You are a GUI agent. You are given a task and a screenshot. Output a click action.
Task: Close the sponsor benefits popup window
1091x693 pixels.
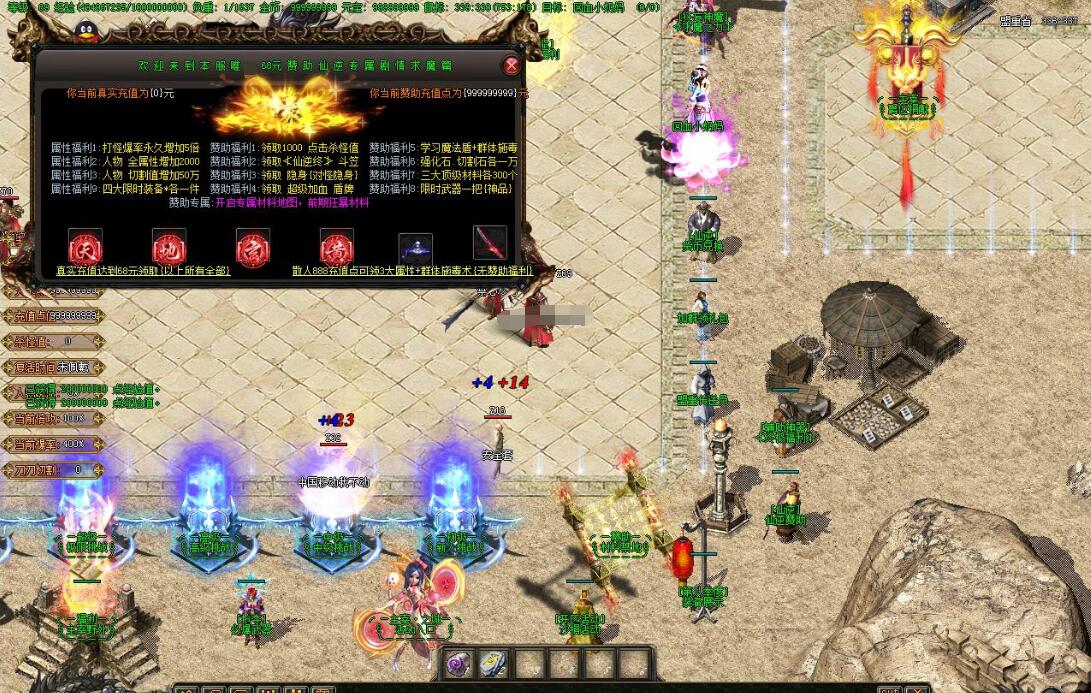point(511,66)
